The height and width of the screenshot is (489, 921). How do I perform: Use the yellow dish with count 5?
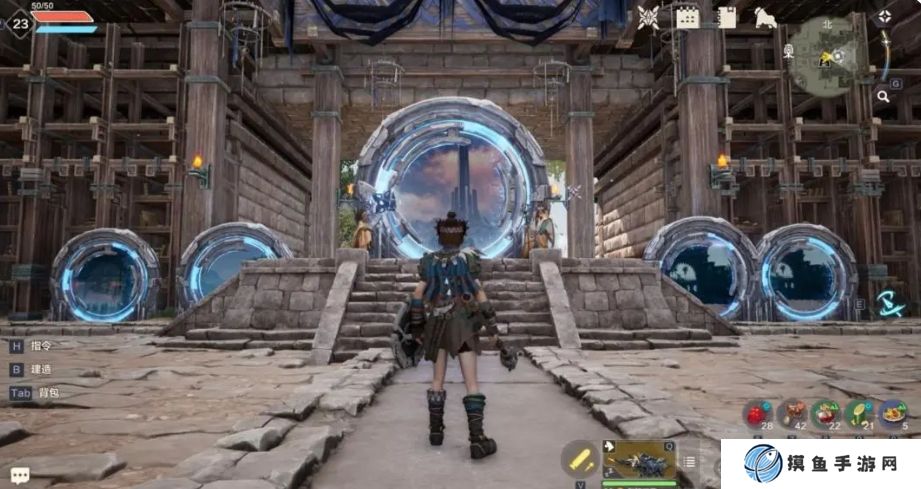coord(892,414)
